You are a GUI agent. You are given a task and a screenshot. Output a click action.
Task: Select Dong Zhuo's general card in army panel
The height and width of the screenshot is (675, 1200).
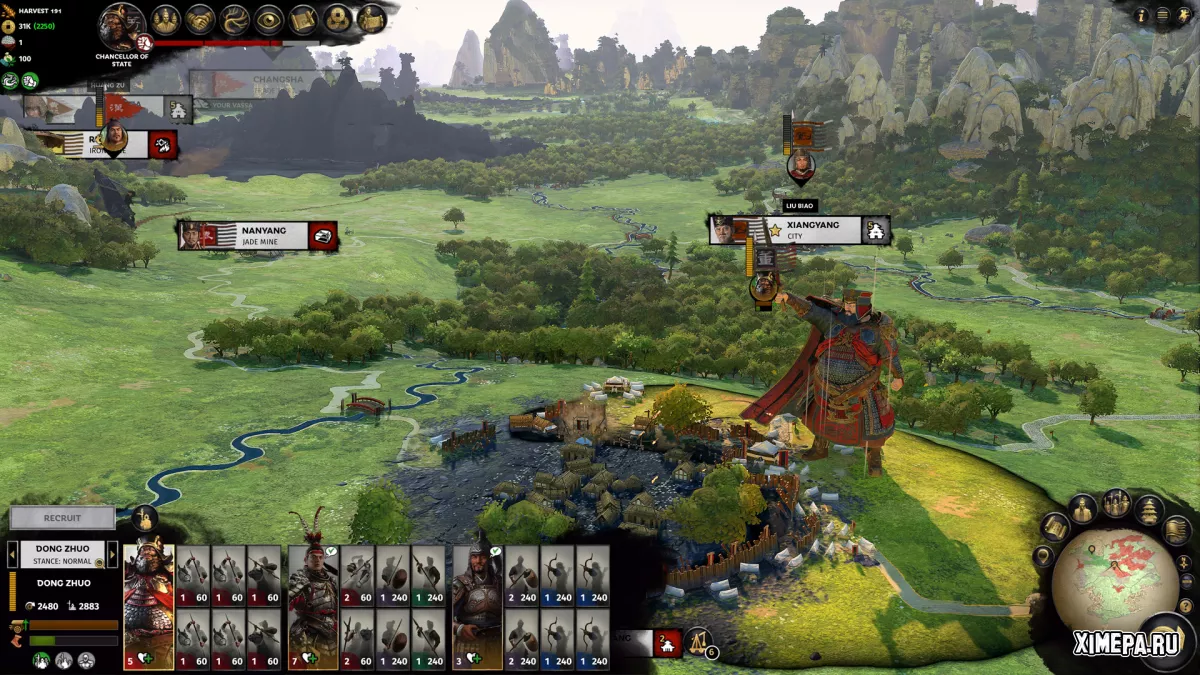tap(148, 605)
